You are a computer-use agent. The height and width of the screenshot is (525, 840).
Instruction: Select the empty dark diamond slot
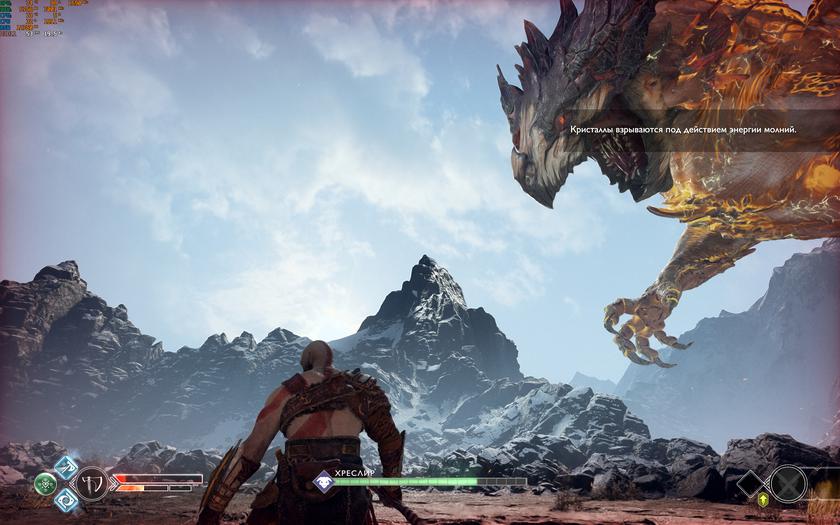[x=749, y=485]
